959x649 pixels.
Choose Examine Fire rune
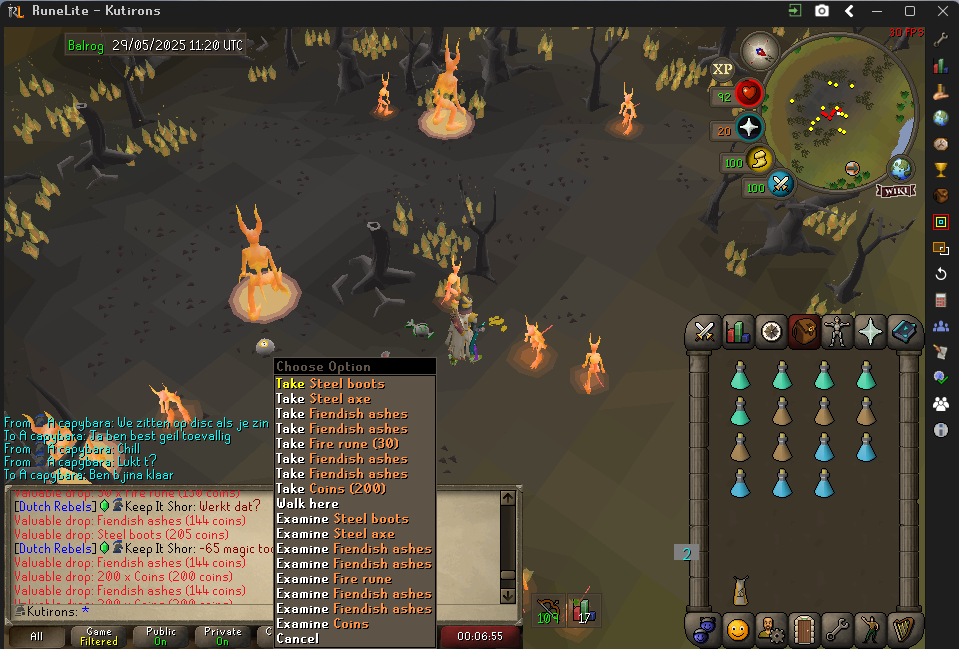(334, 578)
